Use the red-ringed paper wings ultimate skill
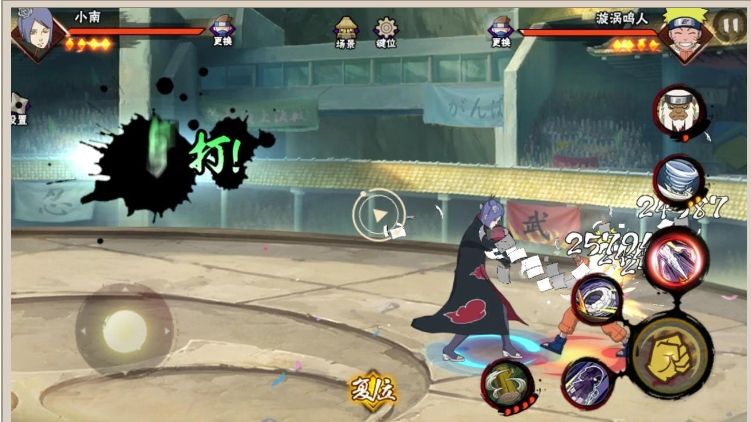This screenshot has height=422, width=751. [x=675, y=256]
